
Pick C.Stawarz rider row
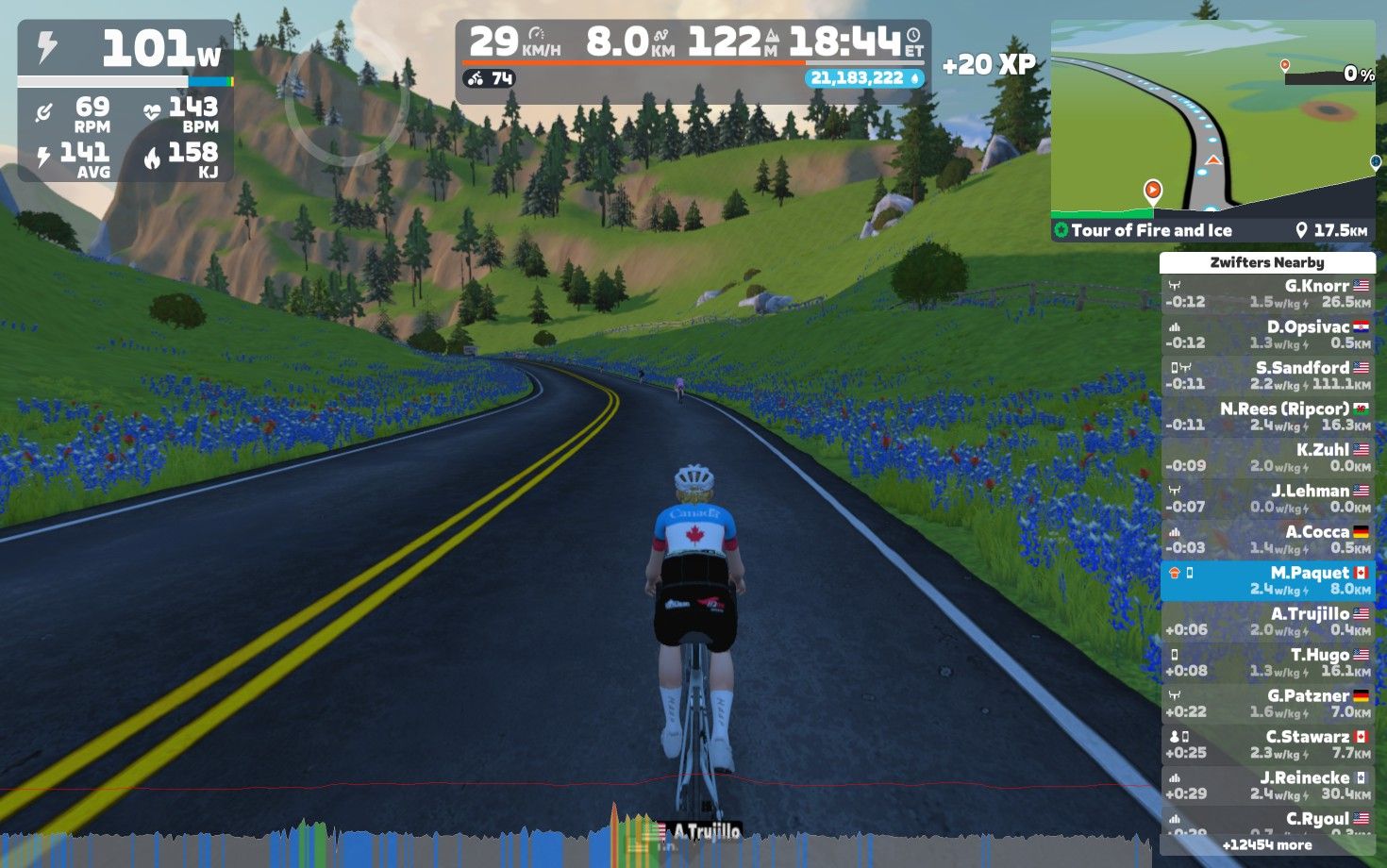tap(1267, 744)
